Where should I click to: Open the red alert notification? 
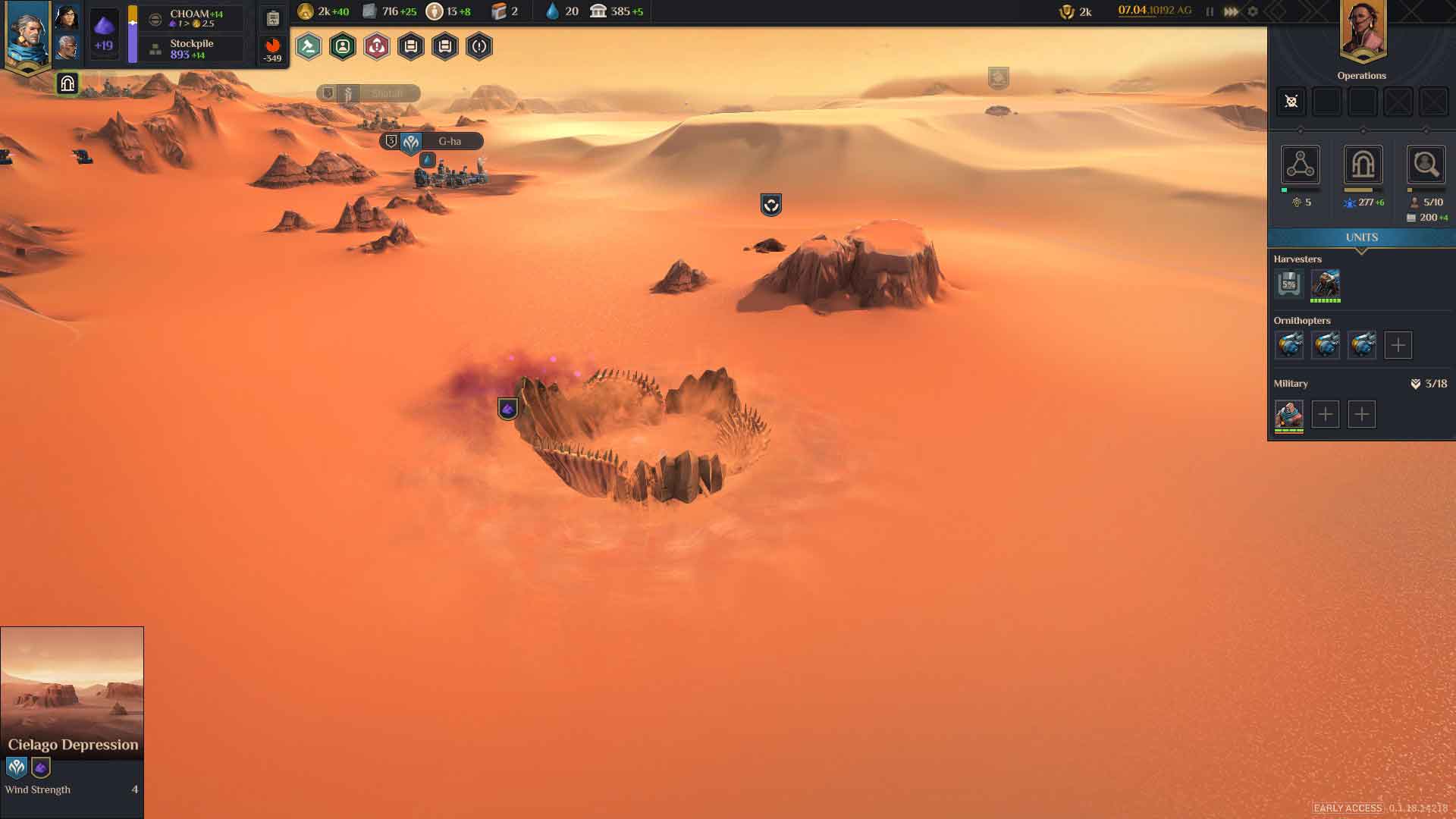click(x=377, y=47)
